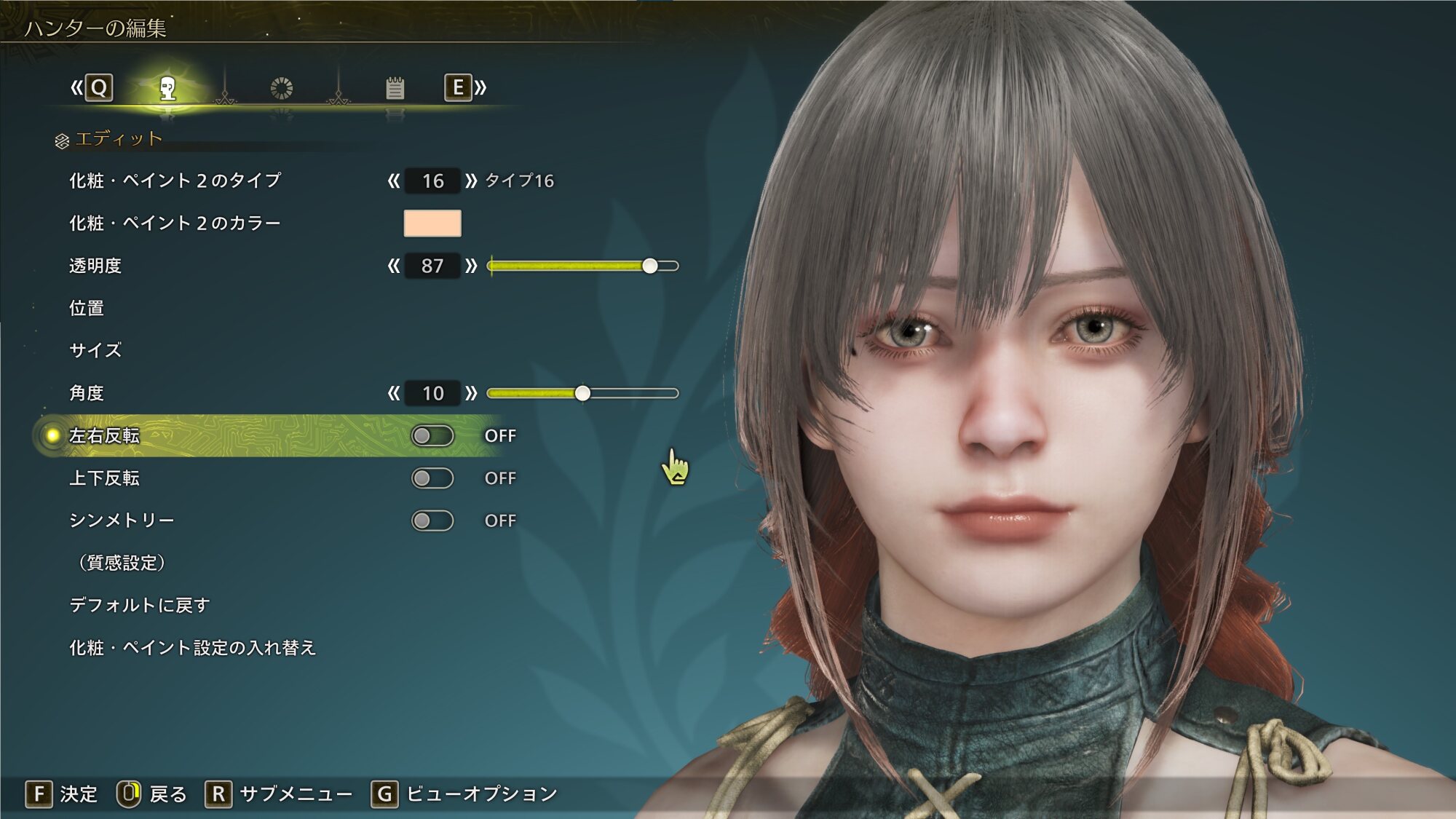
Task: Choose デフォルトに戻す to reset defaults
Action: coord(140,605)
